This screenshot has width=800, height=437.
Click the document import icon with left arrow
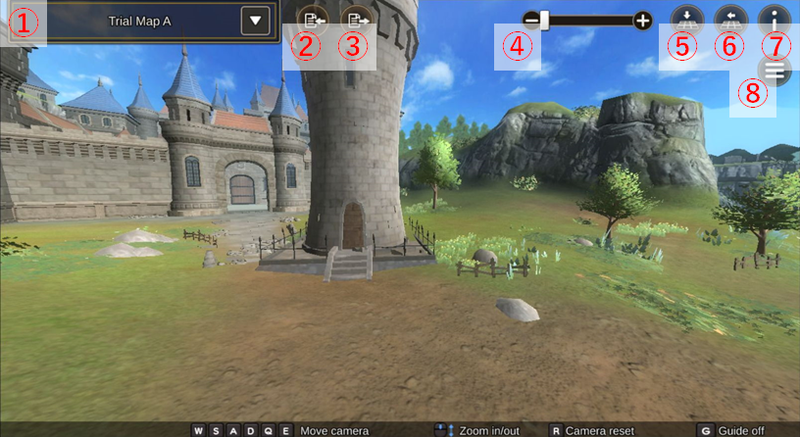pyautogui.click(x=312, y=19)
